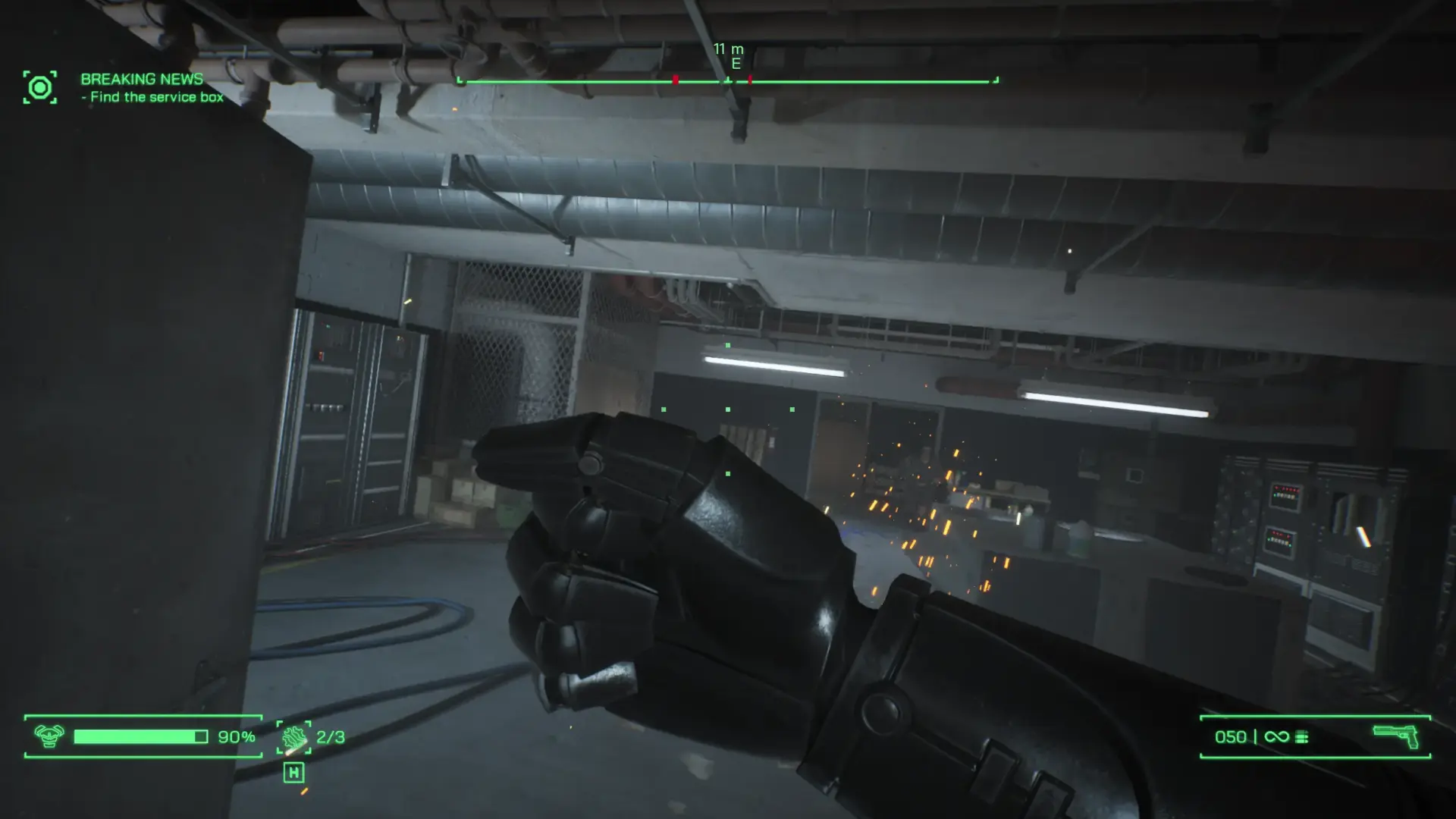
Task: Use the repair charge item icon
Action: coord(293,737)
